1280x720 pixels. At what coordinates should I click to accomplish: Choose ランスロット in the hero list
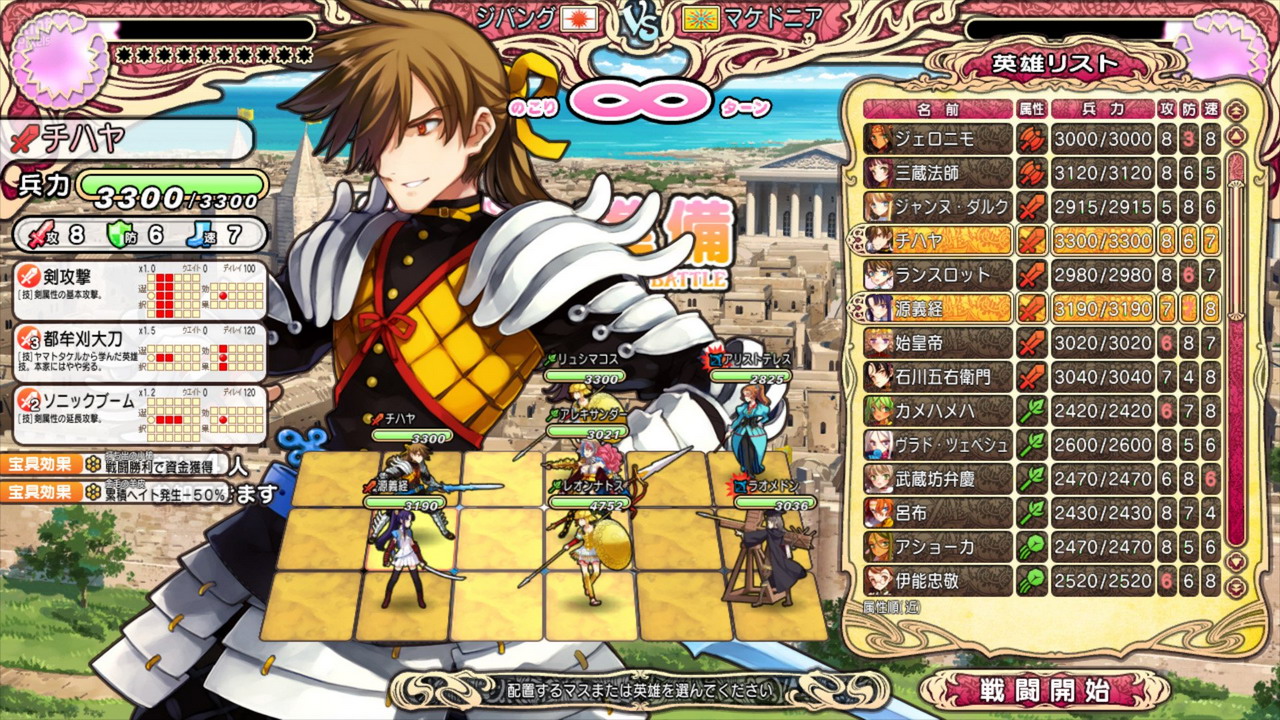938,274
